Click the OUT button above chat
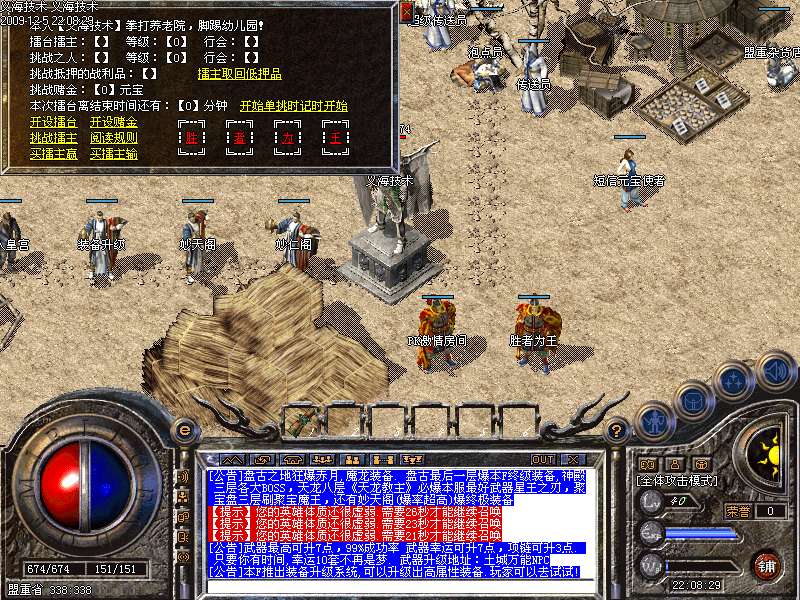This screenshot has height=600, width=800. [543, 460]
